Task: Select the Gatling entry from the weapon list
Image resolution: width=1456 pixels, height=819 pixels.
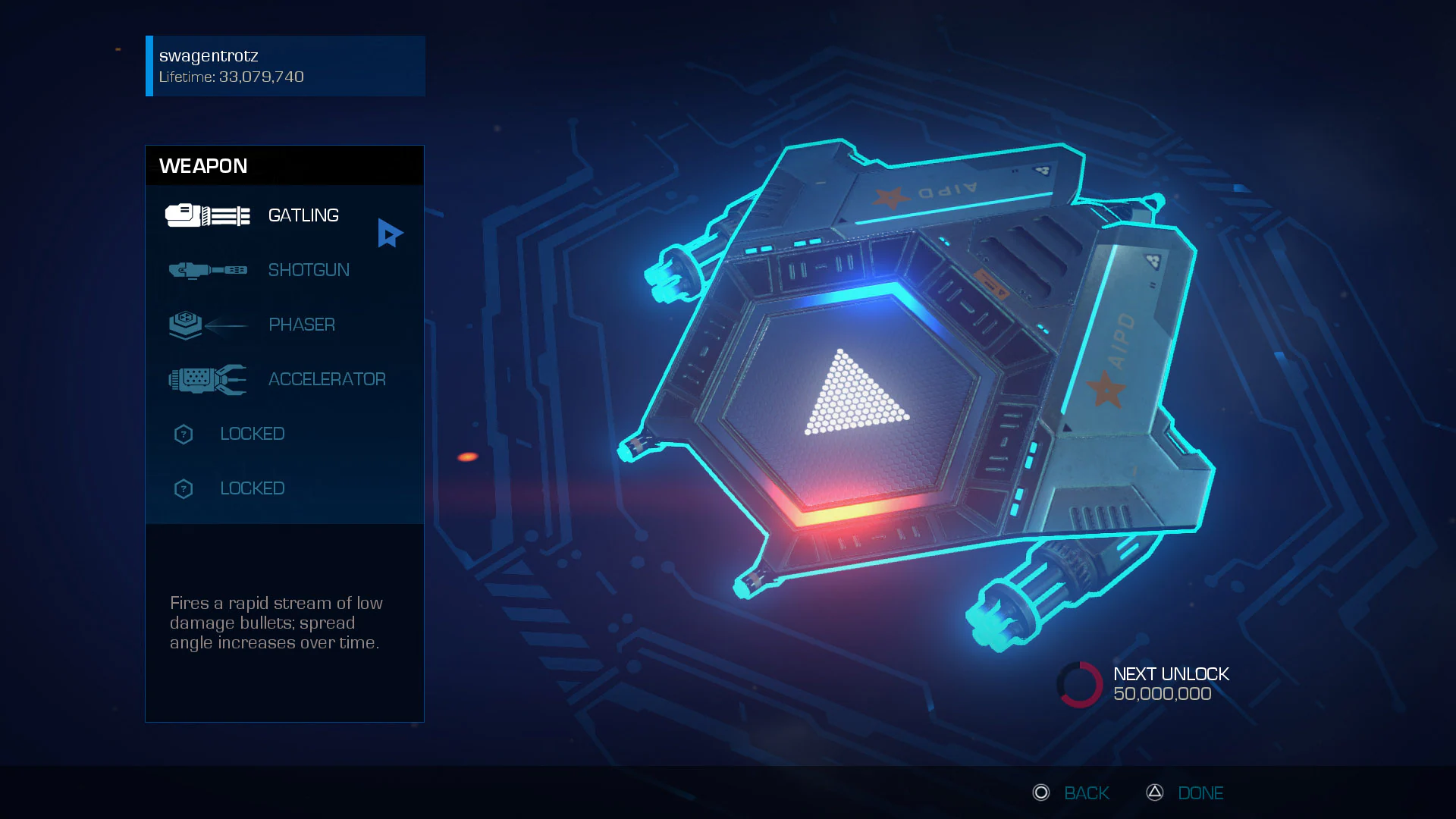Action: point(303,216)
